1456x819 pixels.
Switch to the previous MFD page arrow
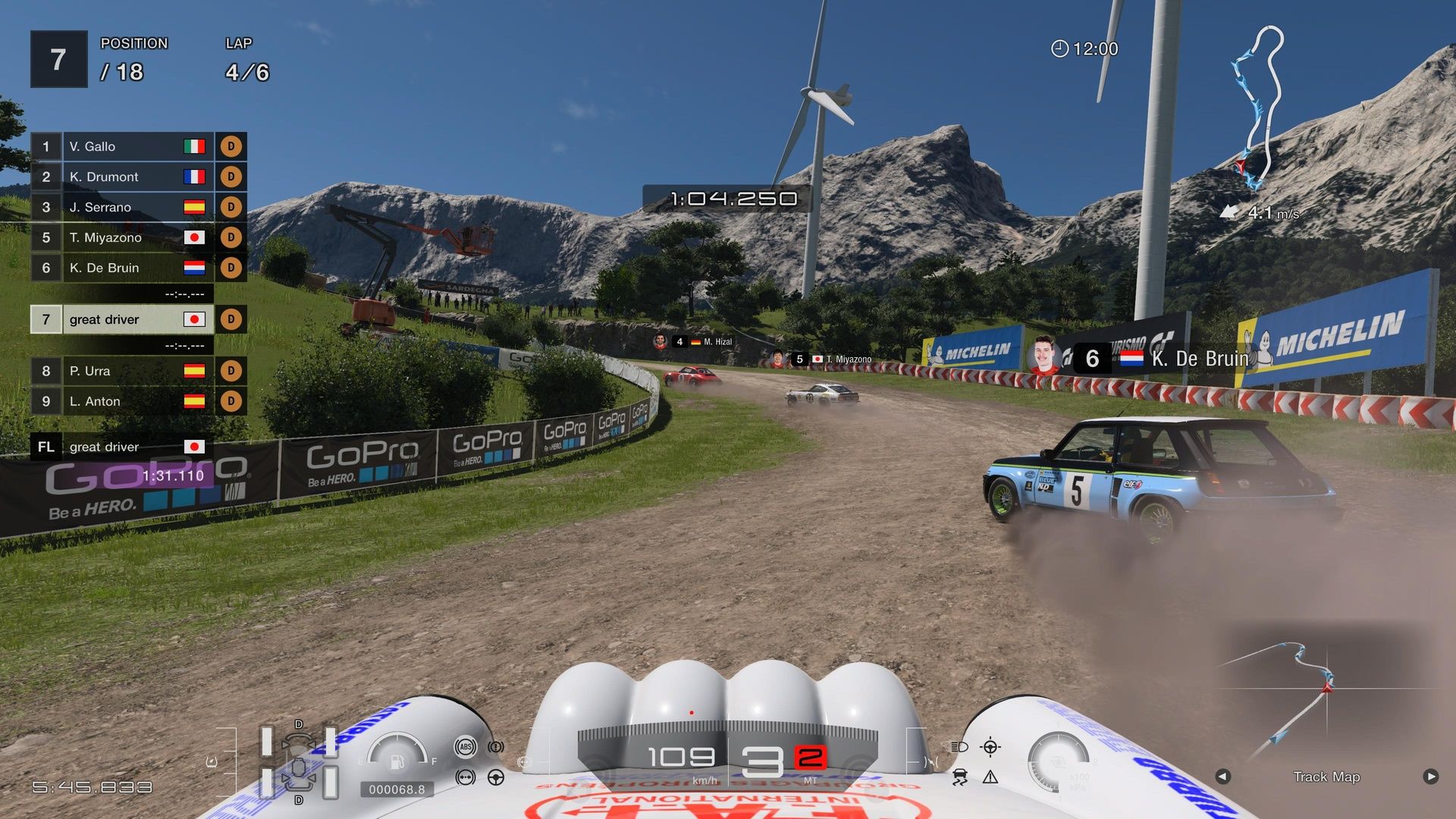click(1222, 777)
